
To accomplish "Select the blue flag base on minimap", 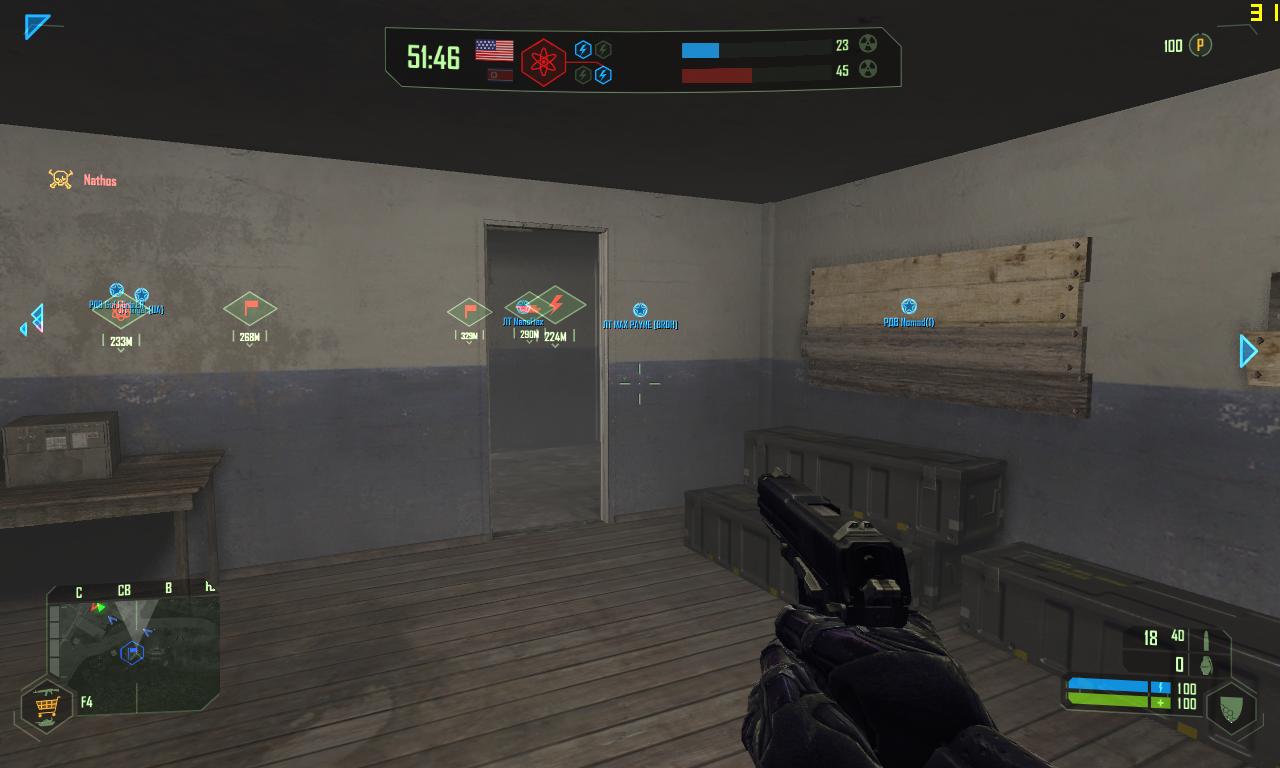I will pyautogui.click(x=132, y=653).
